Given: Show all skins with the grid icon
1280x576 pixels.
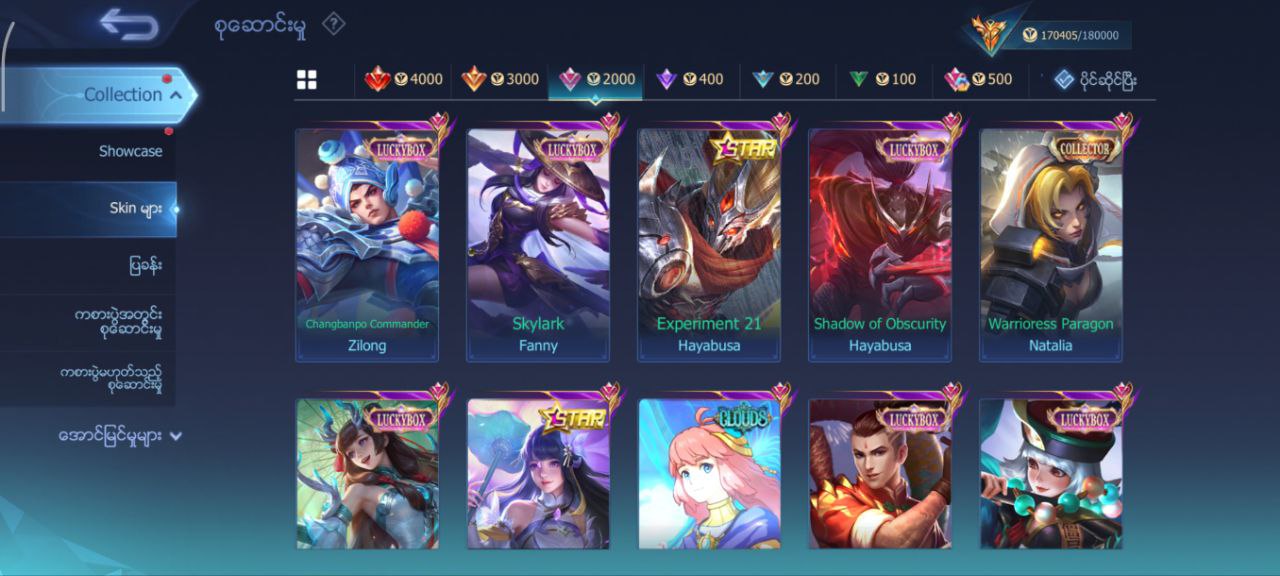Looking at the screenshot, I should click(306, 80).
